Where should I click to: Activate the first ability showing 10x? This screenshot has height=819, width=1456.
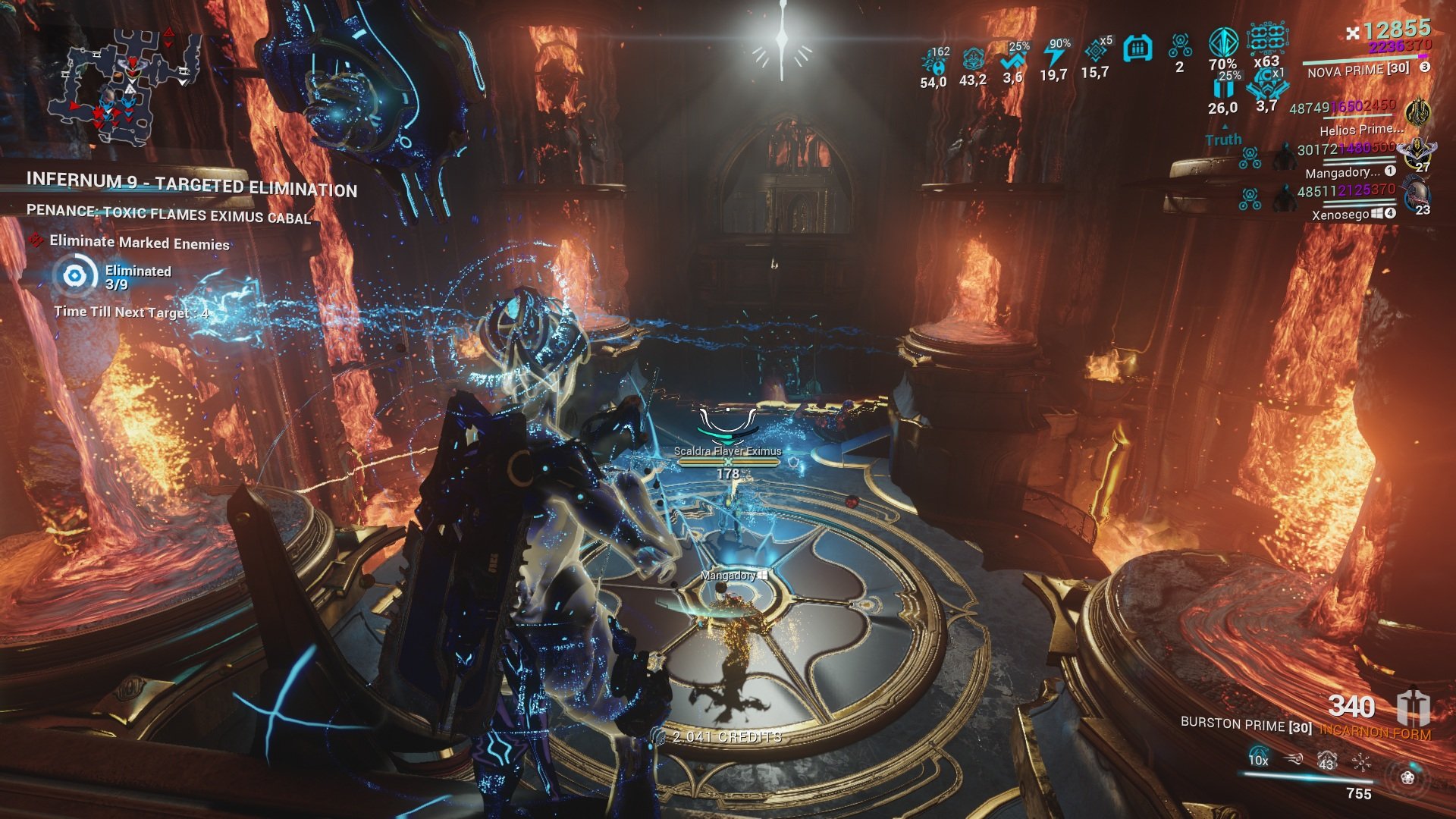pyautogui.click(x=1258, y=758)
